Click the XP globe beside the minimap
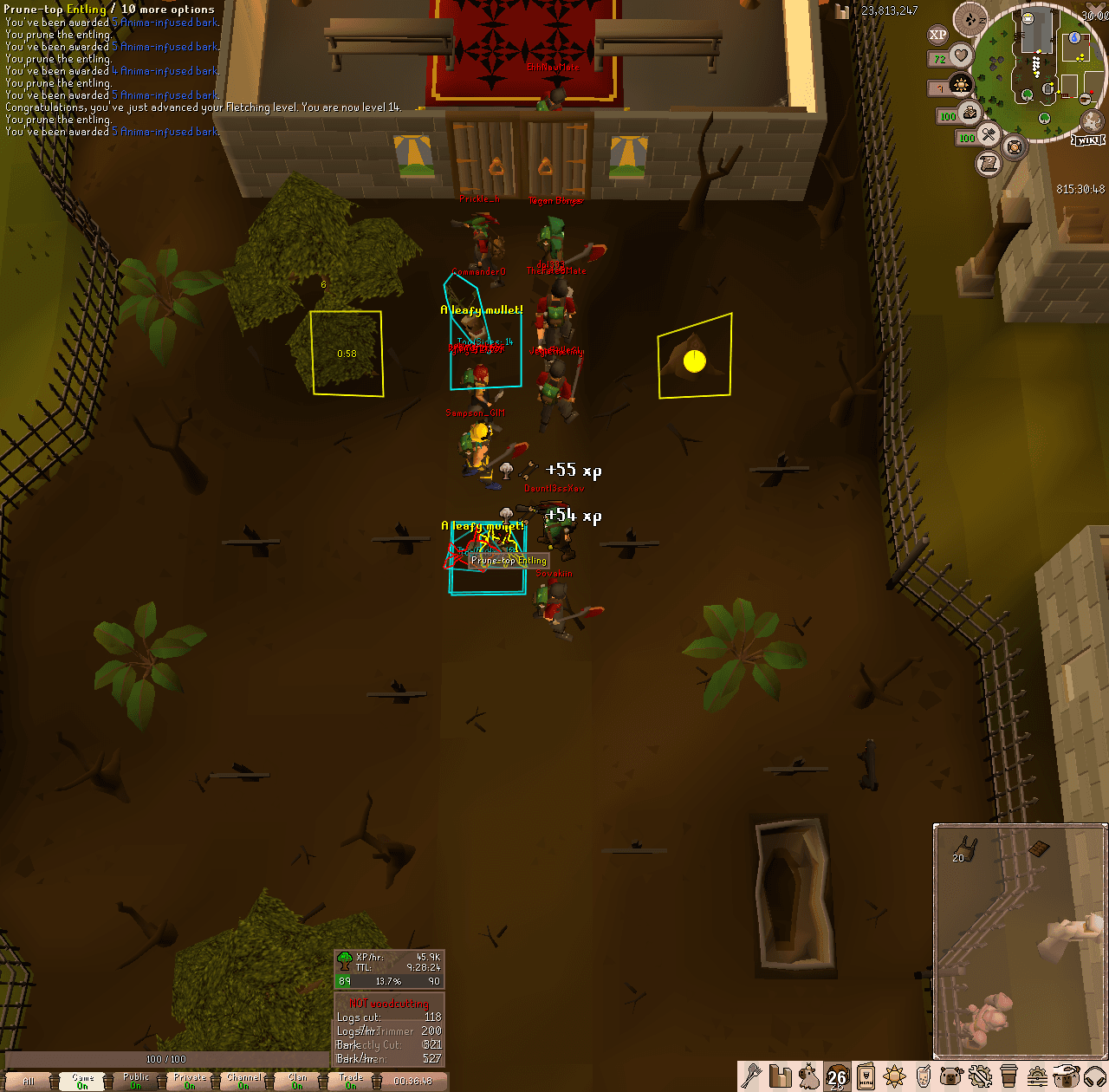The image size is (1109, 1092). 940,35
